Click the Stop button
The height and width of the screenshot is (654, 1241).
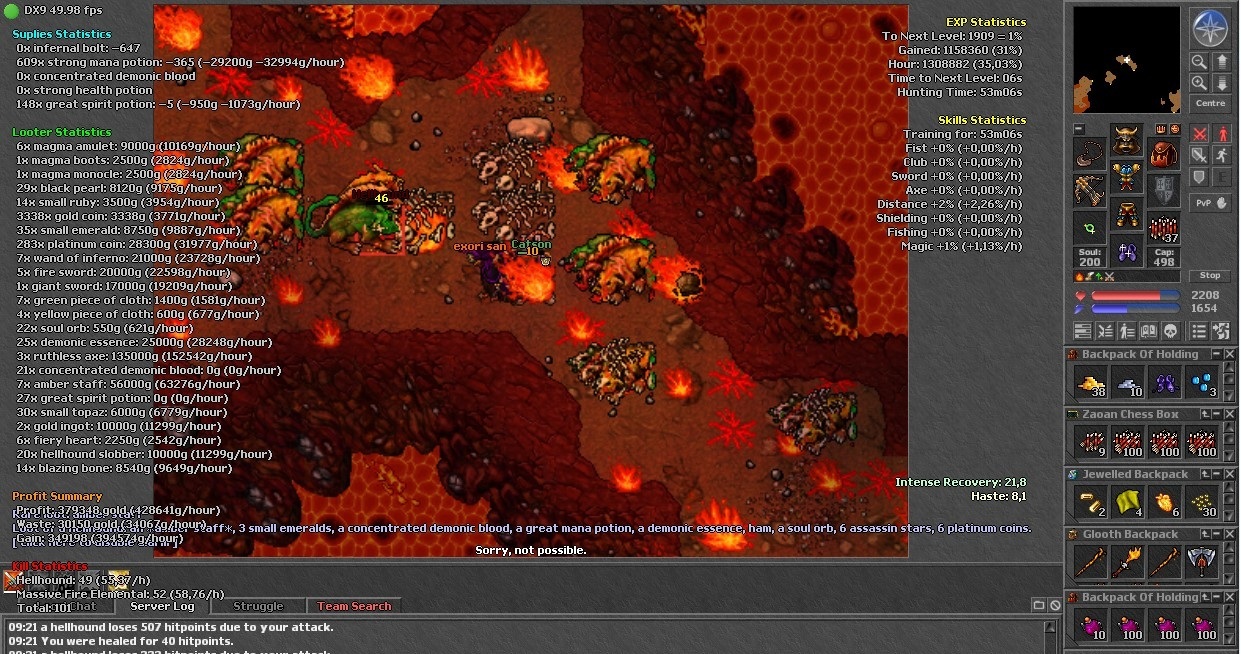pos(1210,276)
